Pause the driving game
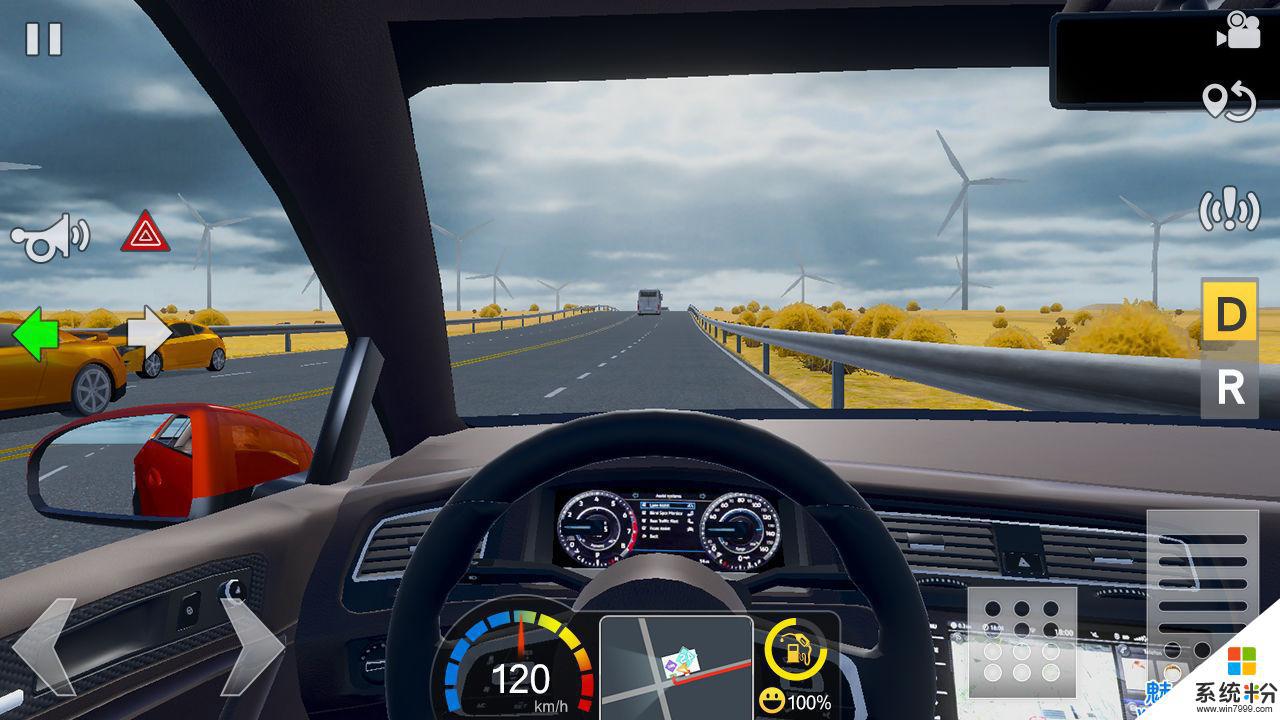 (x=44, y=39)
